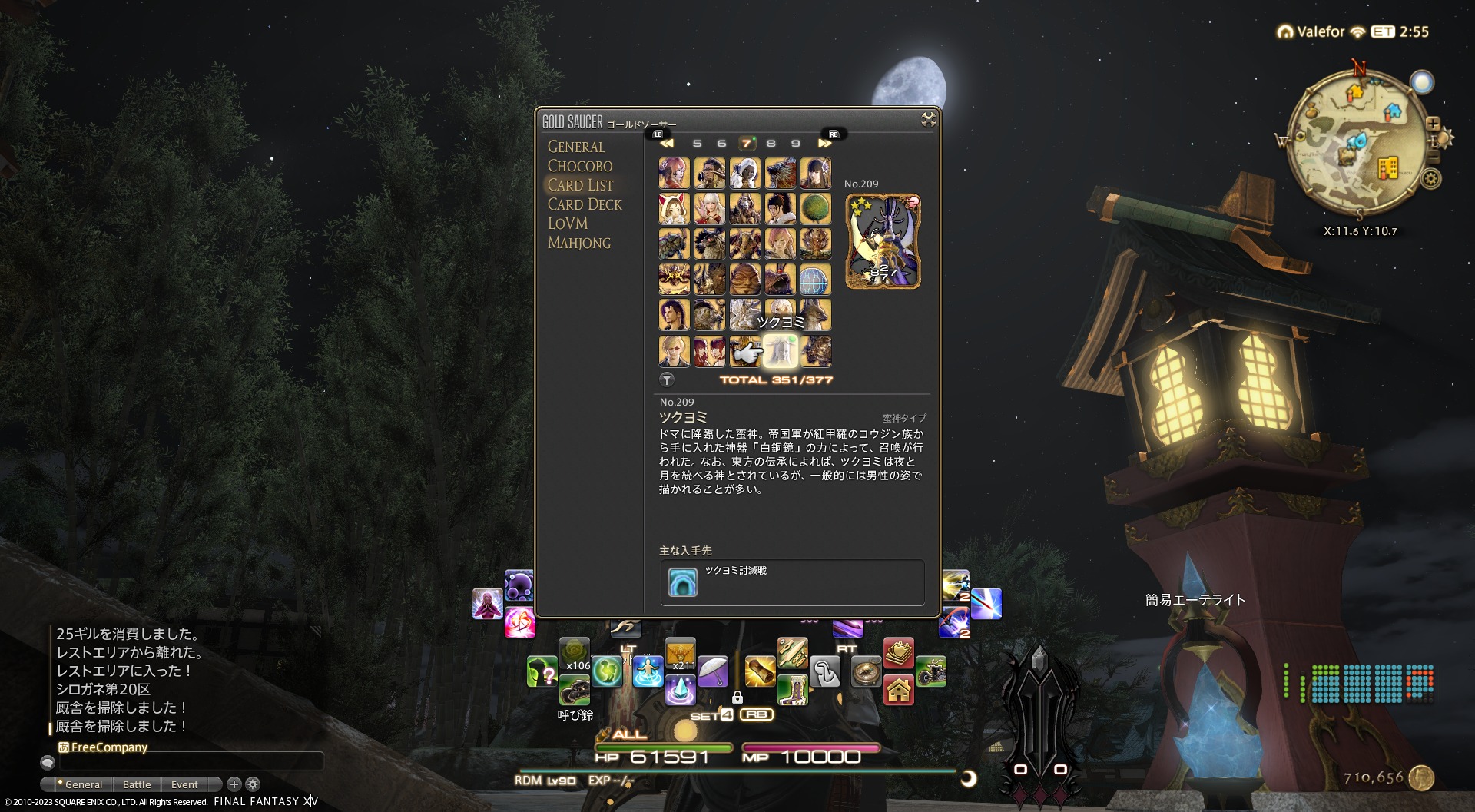Image resolution: width=1475 pixels, height=812 pixels.
Task: Use the red house hotbar icon
Action: [x=898, y=690]
